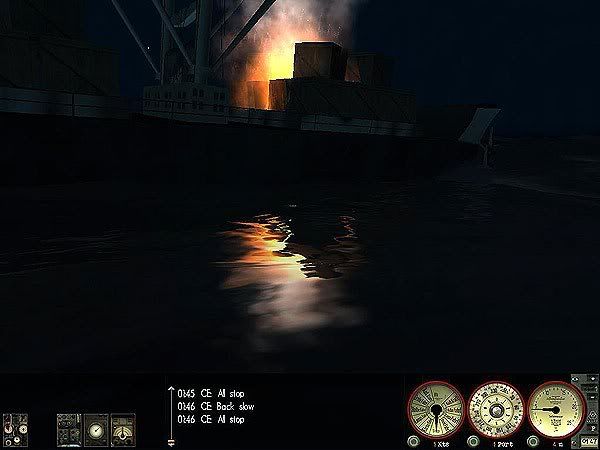
Task: Toggle the round button beside the Kts readout
Action: point(414,441)
